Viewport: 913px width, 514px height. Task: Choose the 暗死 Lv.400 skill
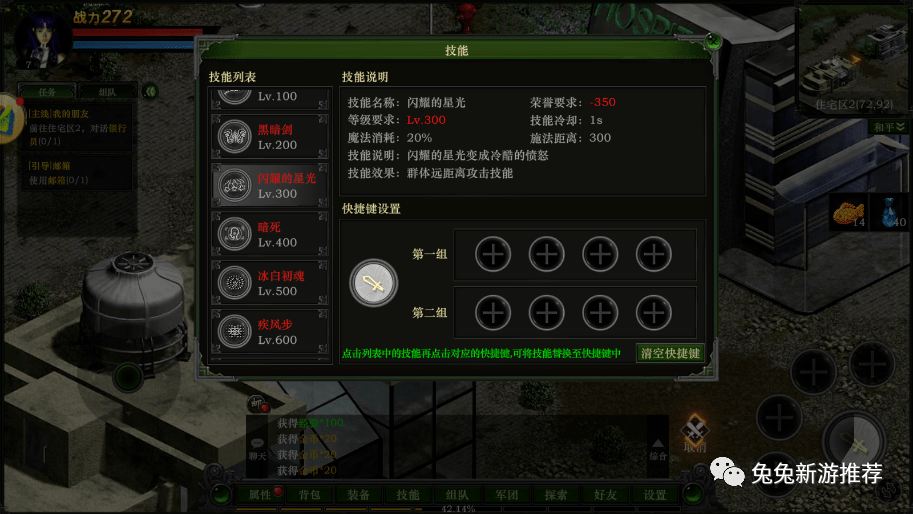click(270, 234)
